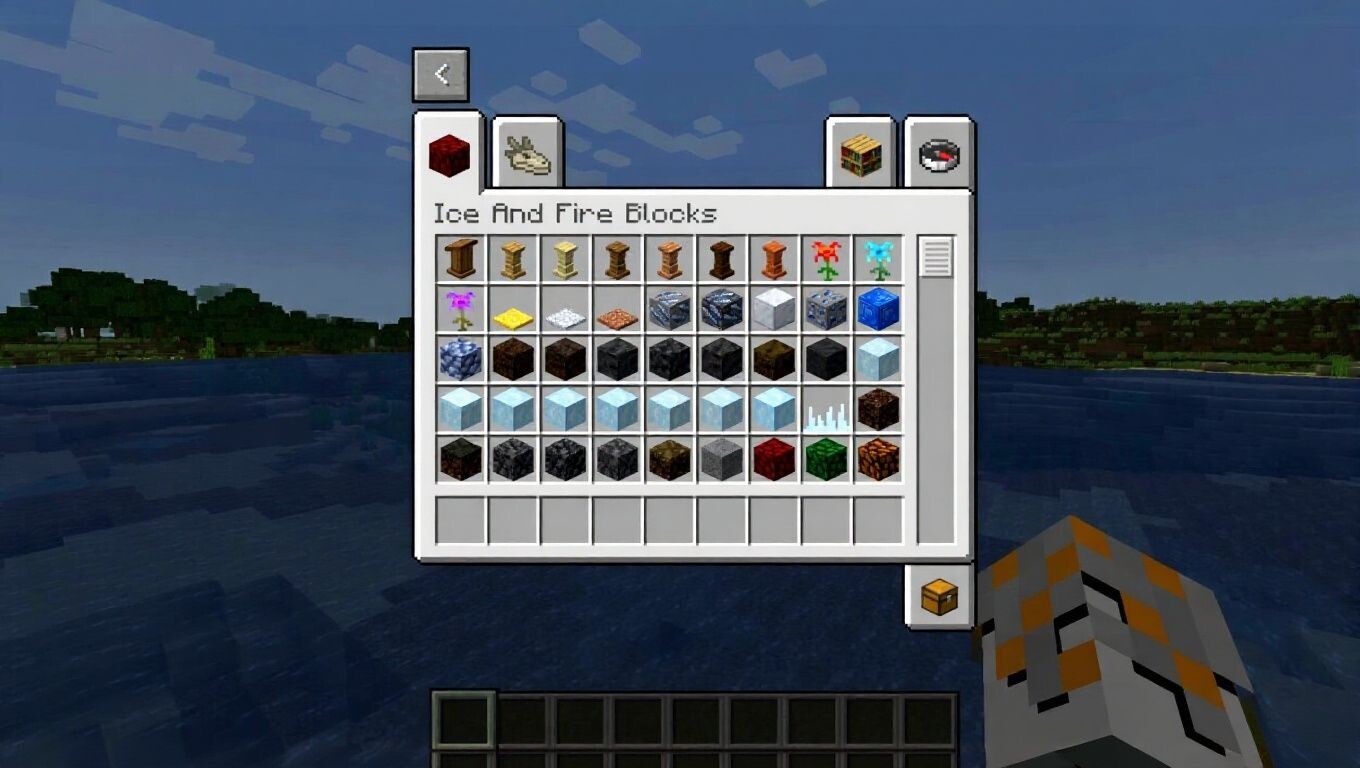1360x768 pixels.
Task: Open the compass search tab
Action: click(x=939, y=155)
